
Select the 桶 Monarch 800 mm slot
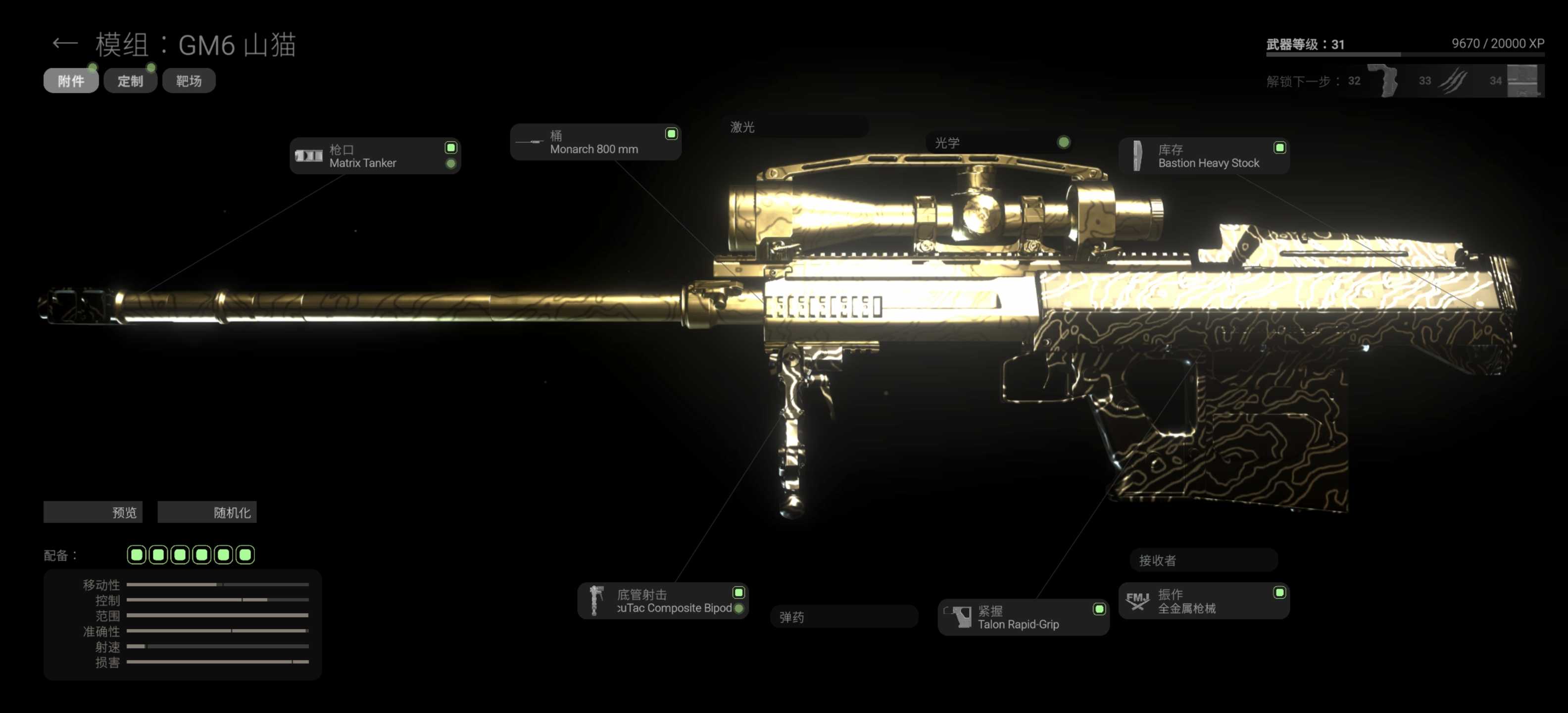click(x=595, y=142)
